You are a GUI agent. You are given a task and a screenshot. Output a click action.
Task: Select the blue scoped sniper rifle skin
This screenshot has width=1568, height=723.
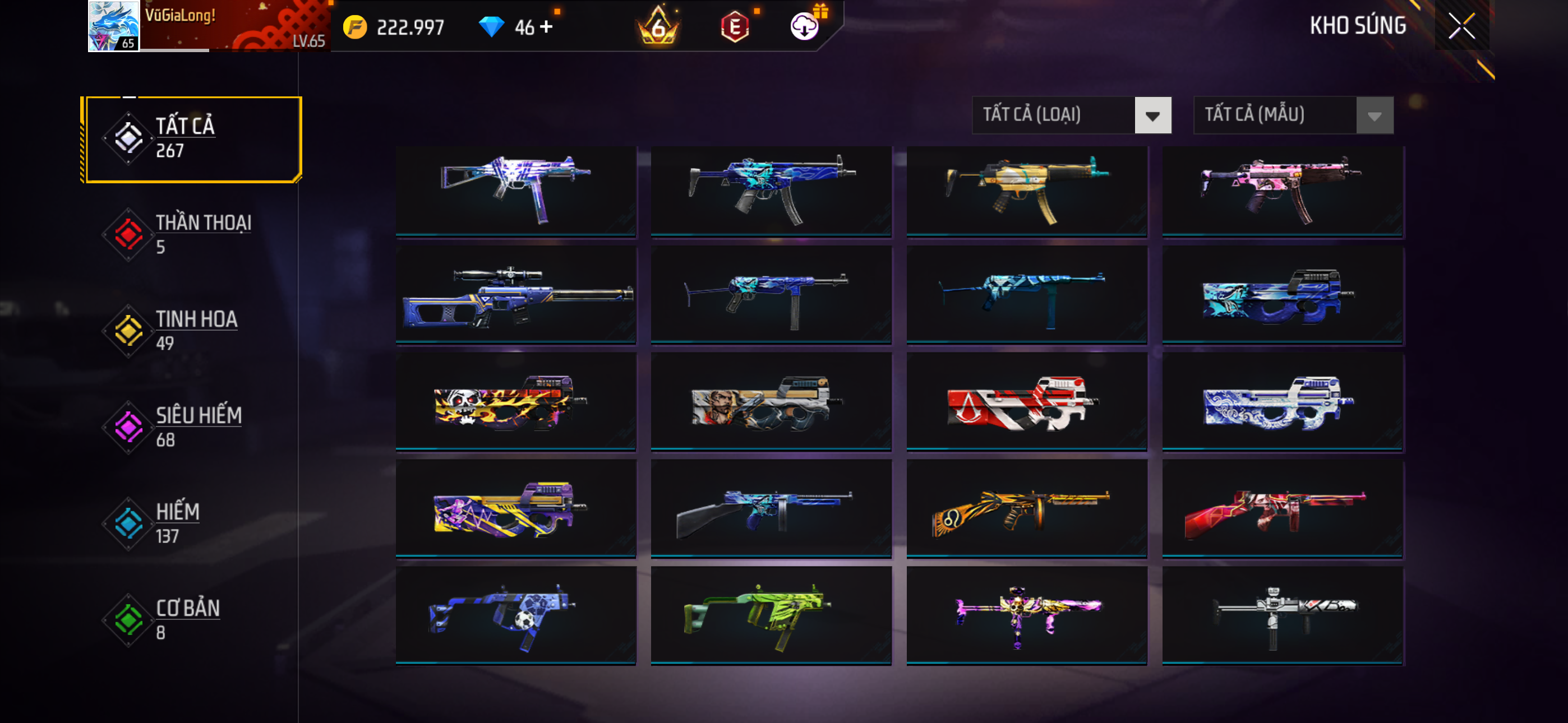click(x=515, y=295)
